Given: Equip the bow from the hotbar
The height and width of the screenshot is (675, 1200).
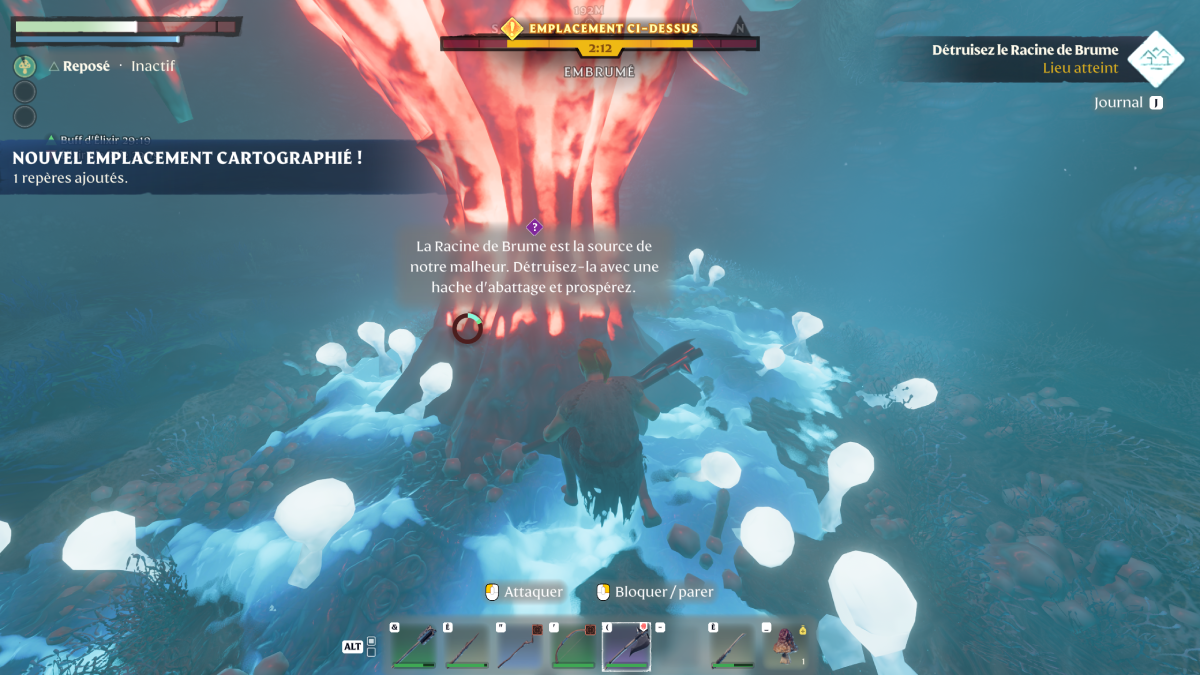Looking at the screenshot, I should (573, 646).
